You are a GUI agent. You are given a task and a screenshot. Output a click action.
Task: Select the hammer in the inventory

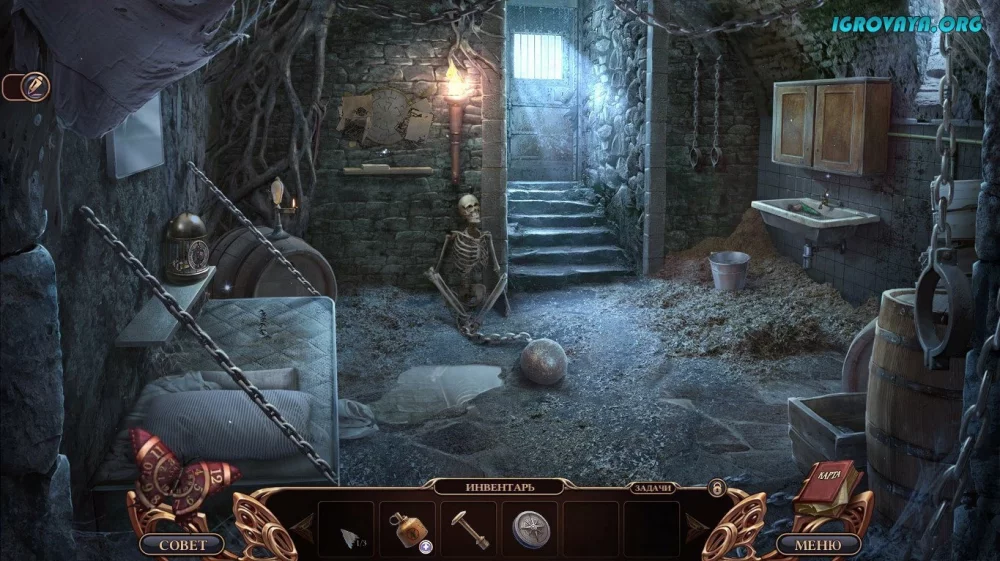[467, 526]
